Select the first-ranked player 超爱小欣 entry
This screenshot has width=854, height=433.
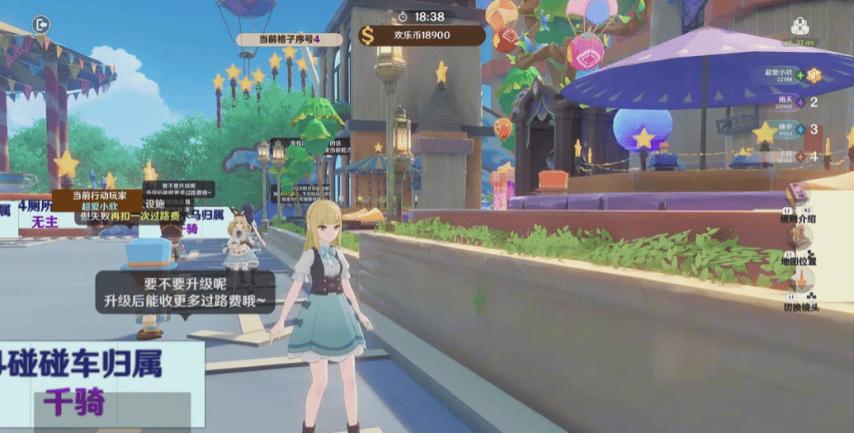(791, 77)
